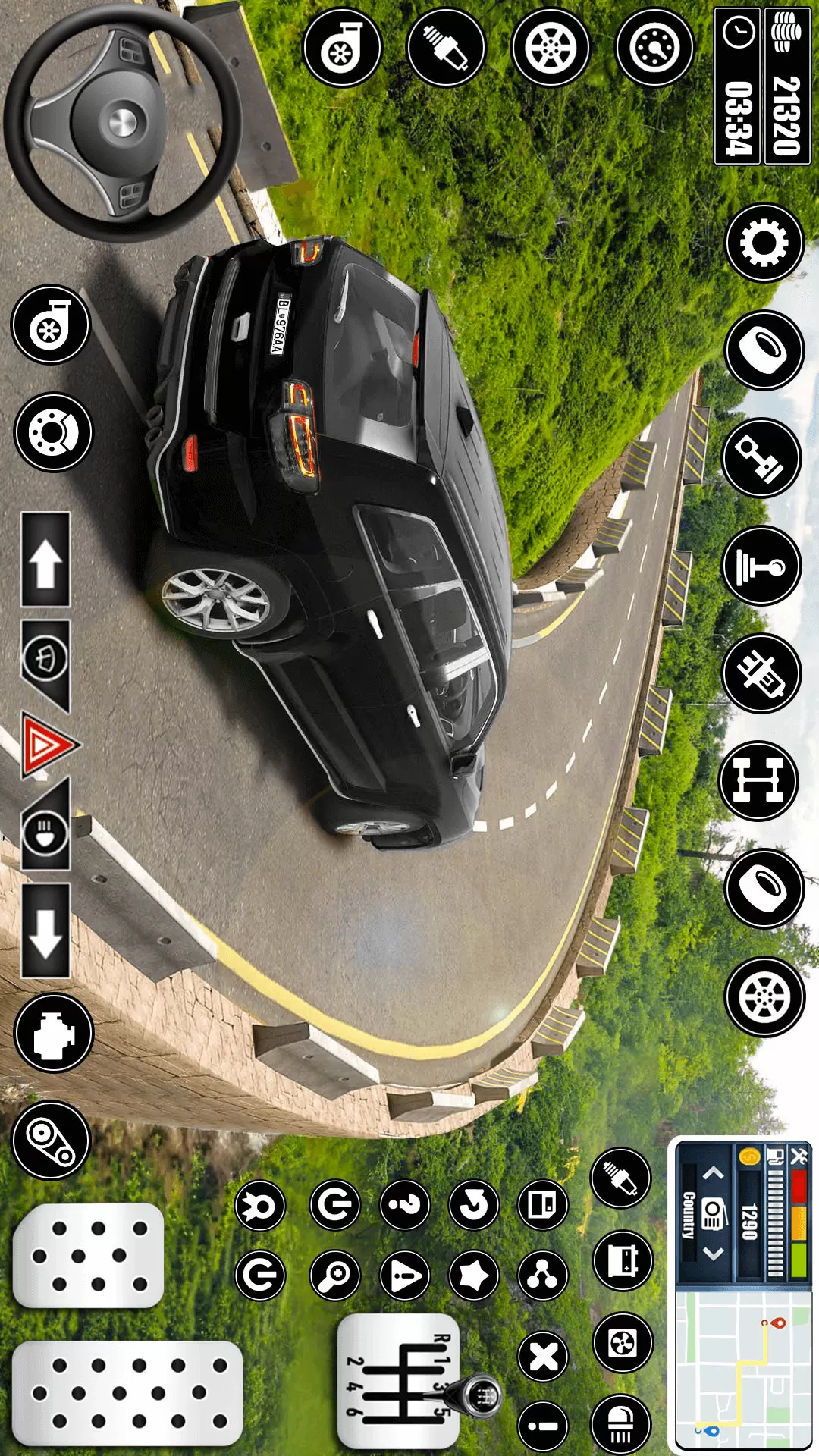Select the star icon button

point(474,1276)
